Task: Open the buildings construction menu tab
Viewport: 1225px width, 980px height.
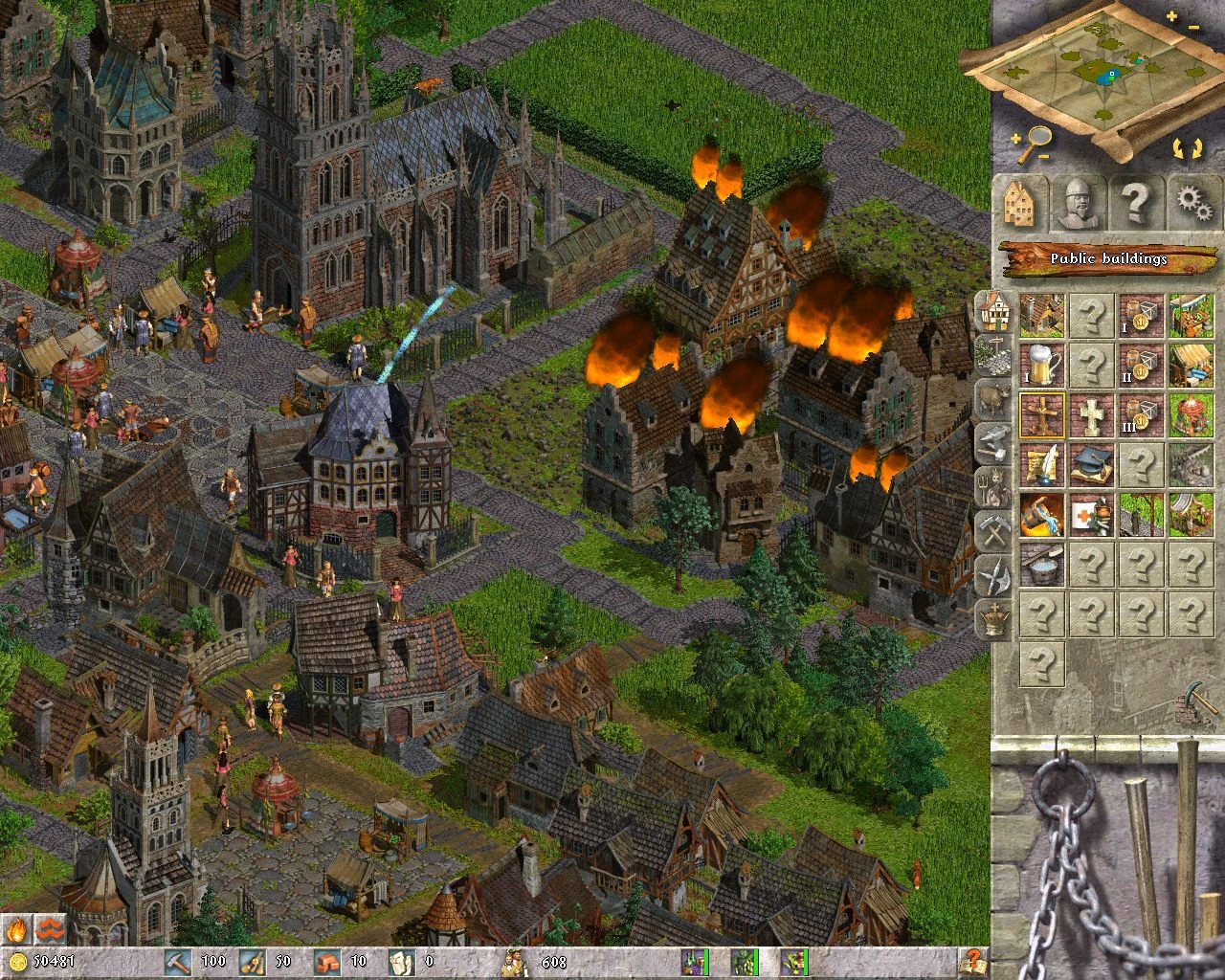Action: (1019, 203)
